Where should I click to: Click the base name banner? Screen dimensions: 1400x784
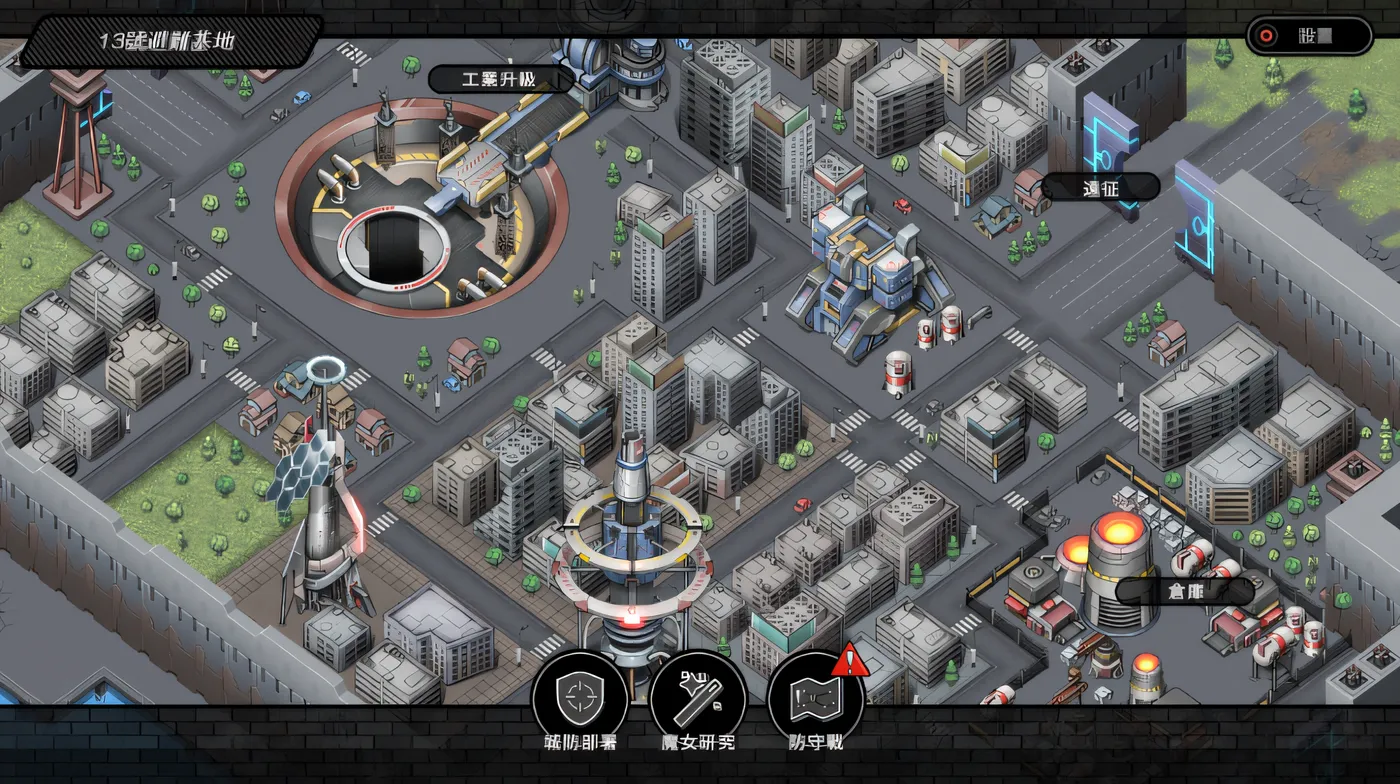[168, 41]
